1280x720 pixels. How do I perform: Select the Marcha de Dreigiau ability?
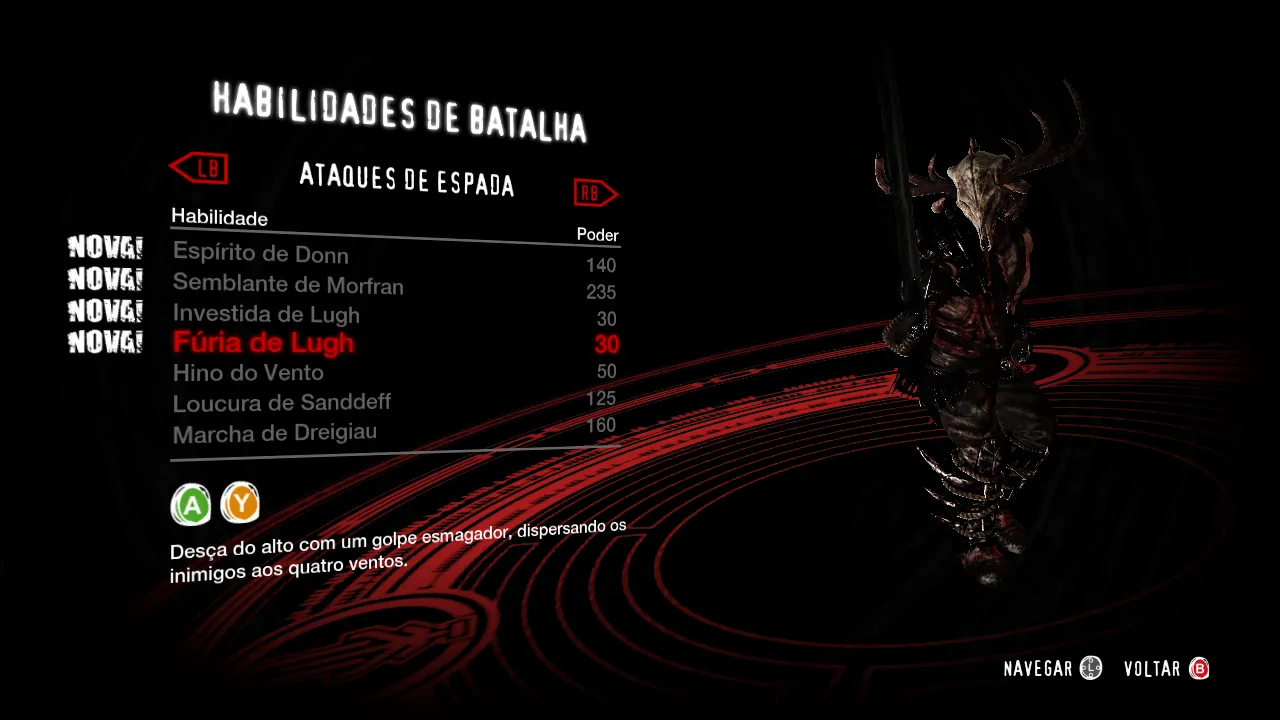[x=275, y=433]
